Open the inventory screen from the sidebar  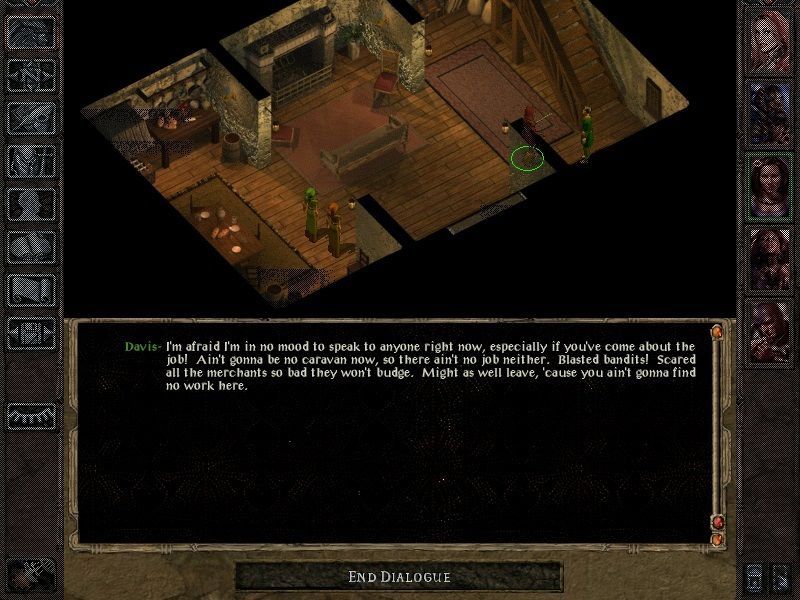(31, 161)
